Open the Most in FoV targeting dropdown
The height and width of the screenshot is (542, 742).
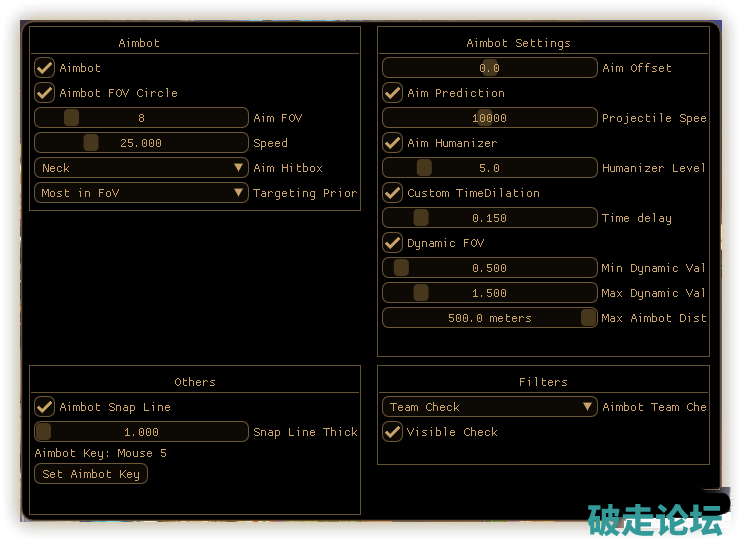coord(141,193)
